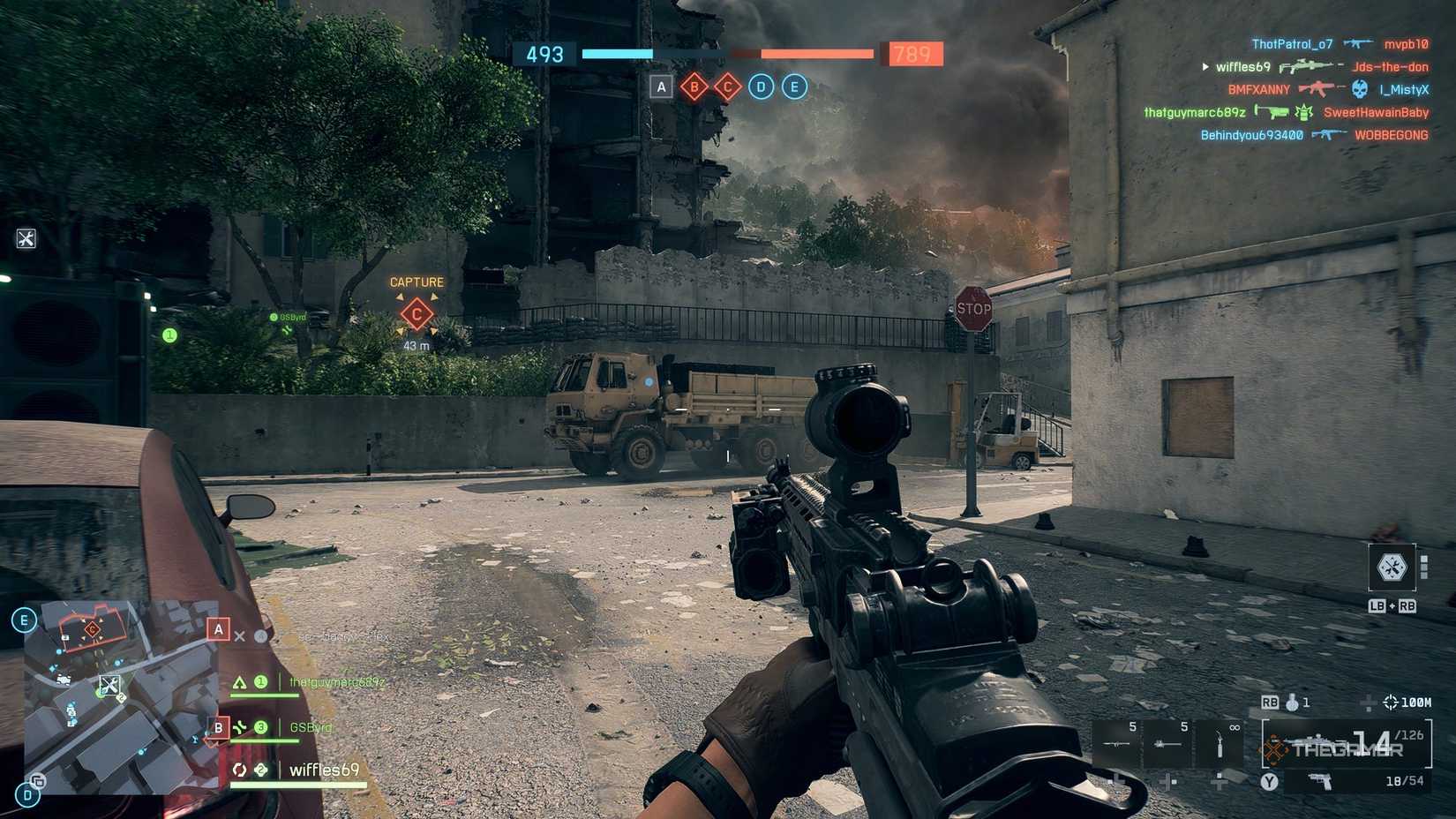
Task: Select the wrench-tools squad icon on the minimap
Action: tap(109, 687)
